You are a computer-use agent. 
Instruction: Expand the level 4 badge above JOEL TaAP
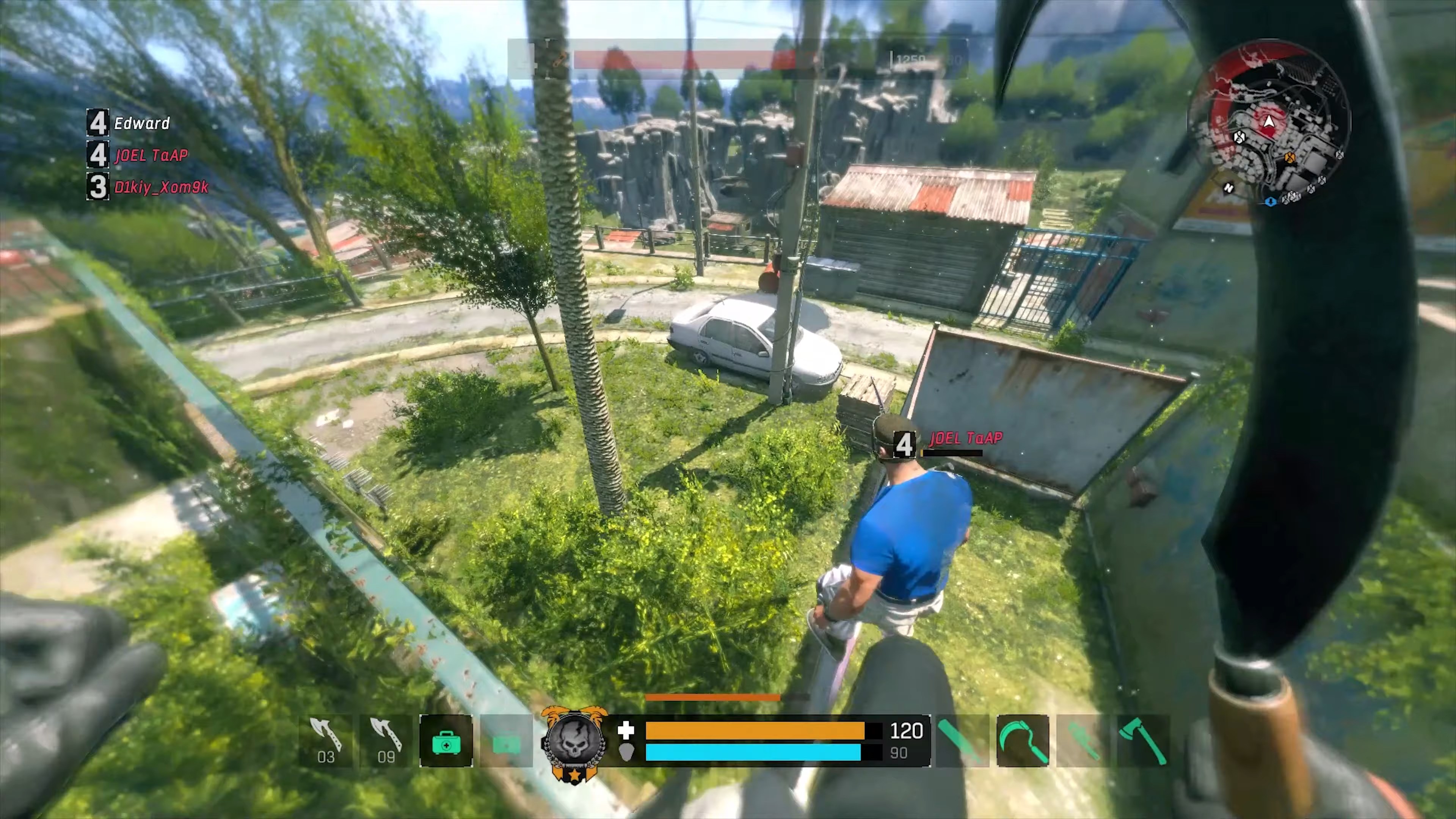coord(905,444)
